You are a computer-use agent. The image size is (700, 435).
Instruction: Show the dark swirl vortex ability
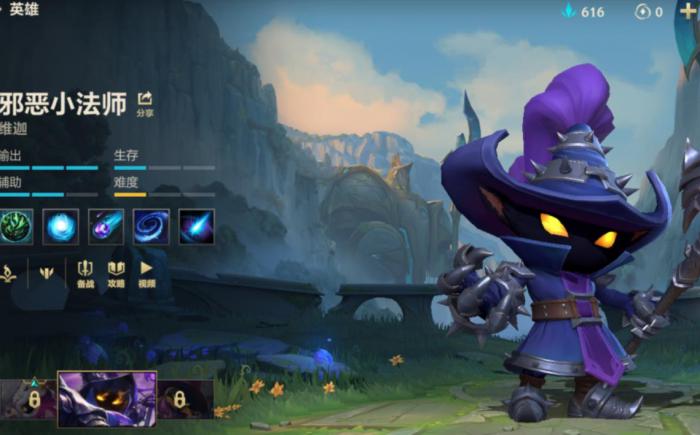(151, 226)
